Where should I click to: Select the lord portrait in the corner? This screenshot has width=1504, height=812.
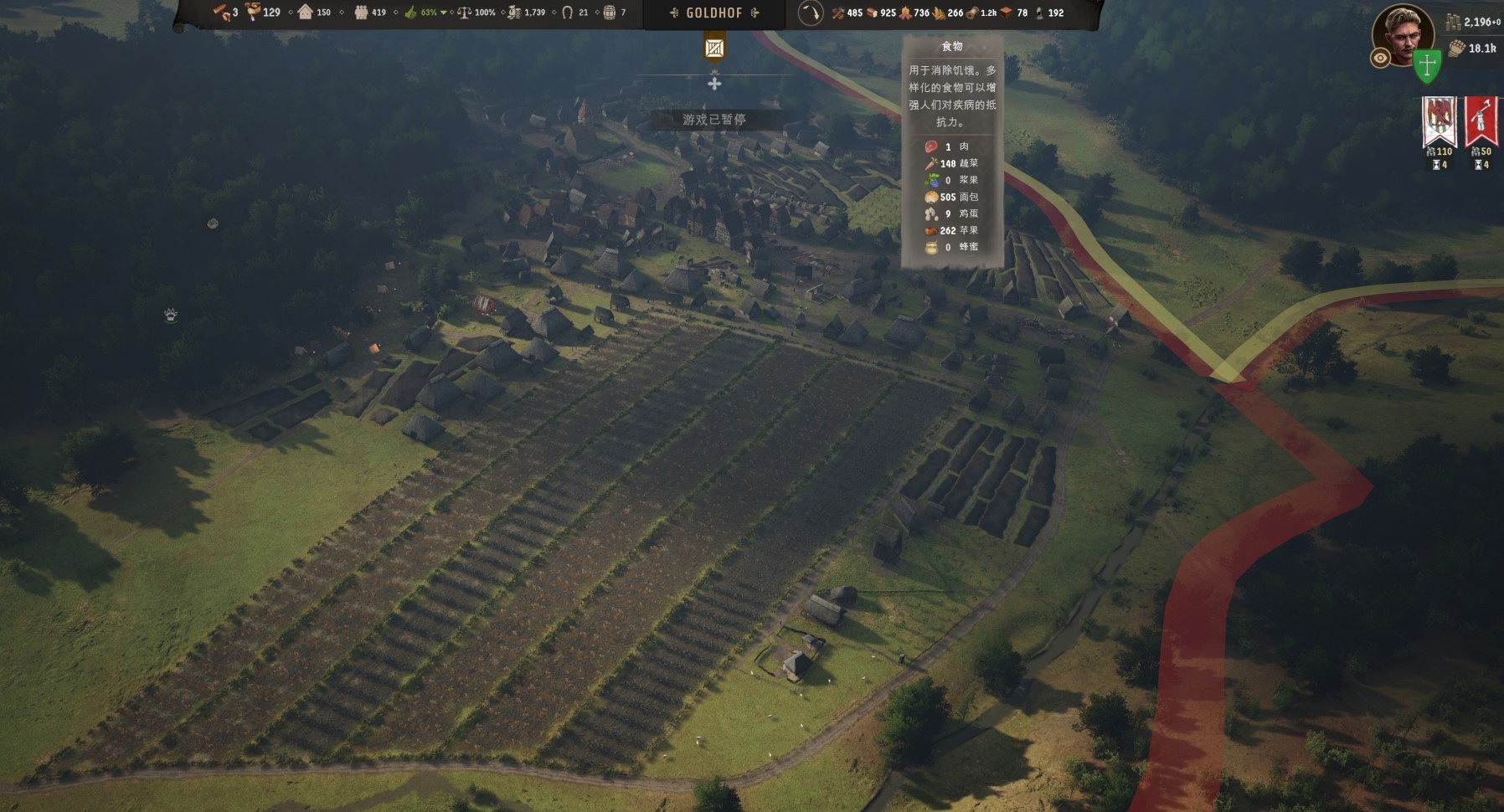[1404, 33]
